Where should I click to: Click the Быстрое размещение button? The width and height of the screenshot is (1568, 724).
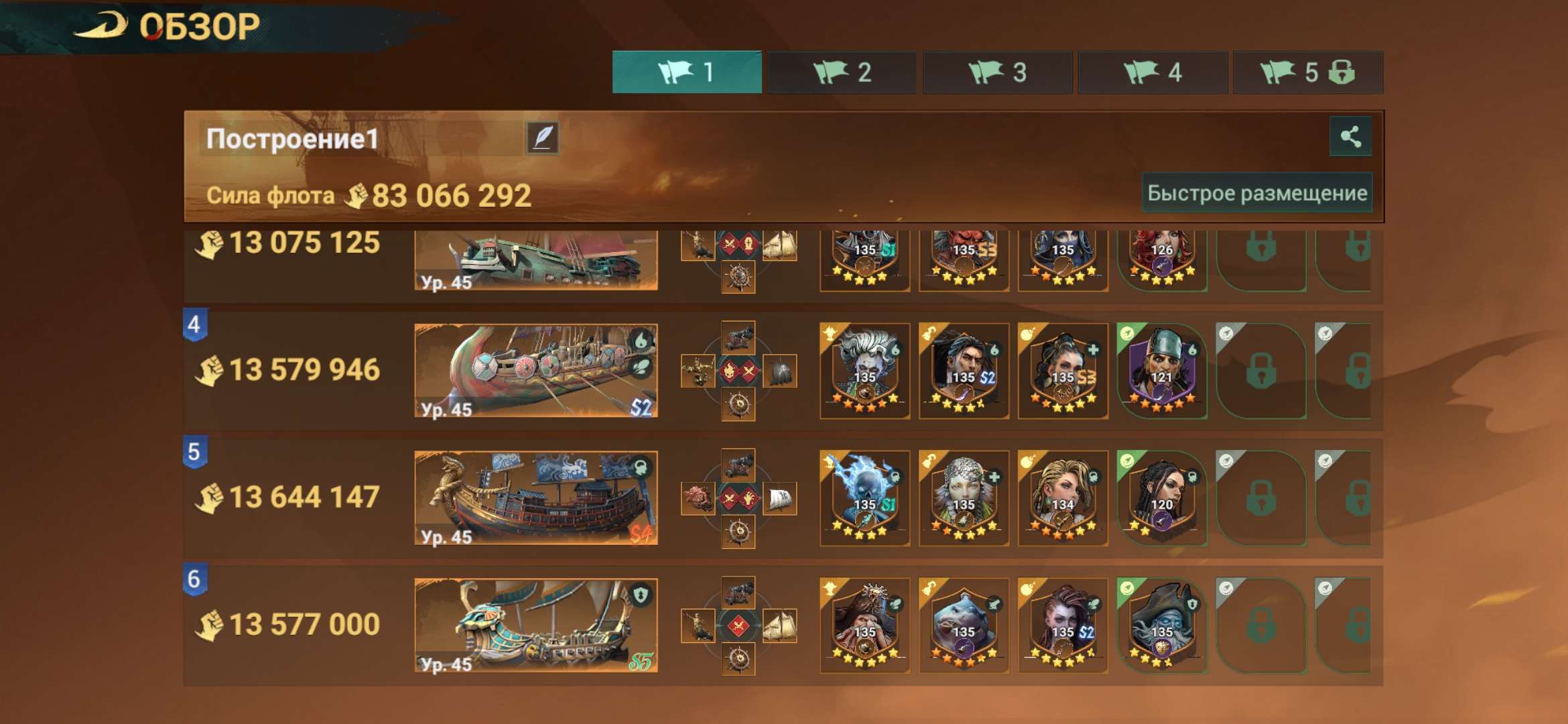[1257, 193]
